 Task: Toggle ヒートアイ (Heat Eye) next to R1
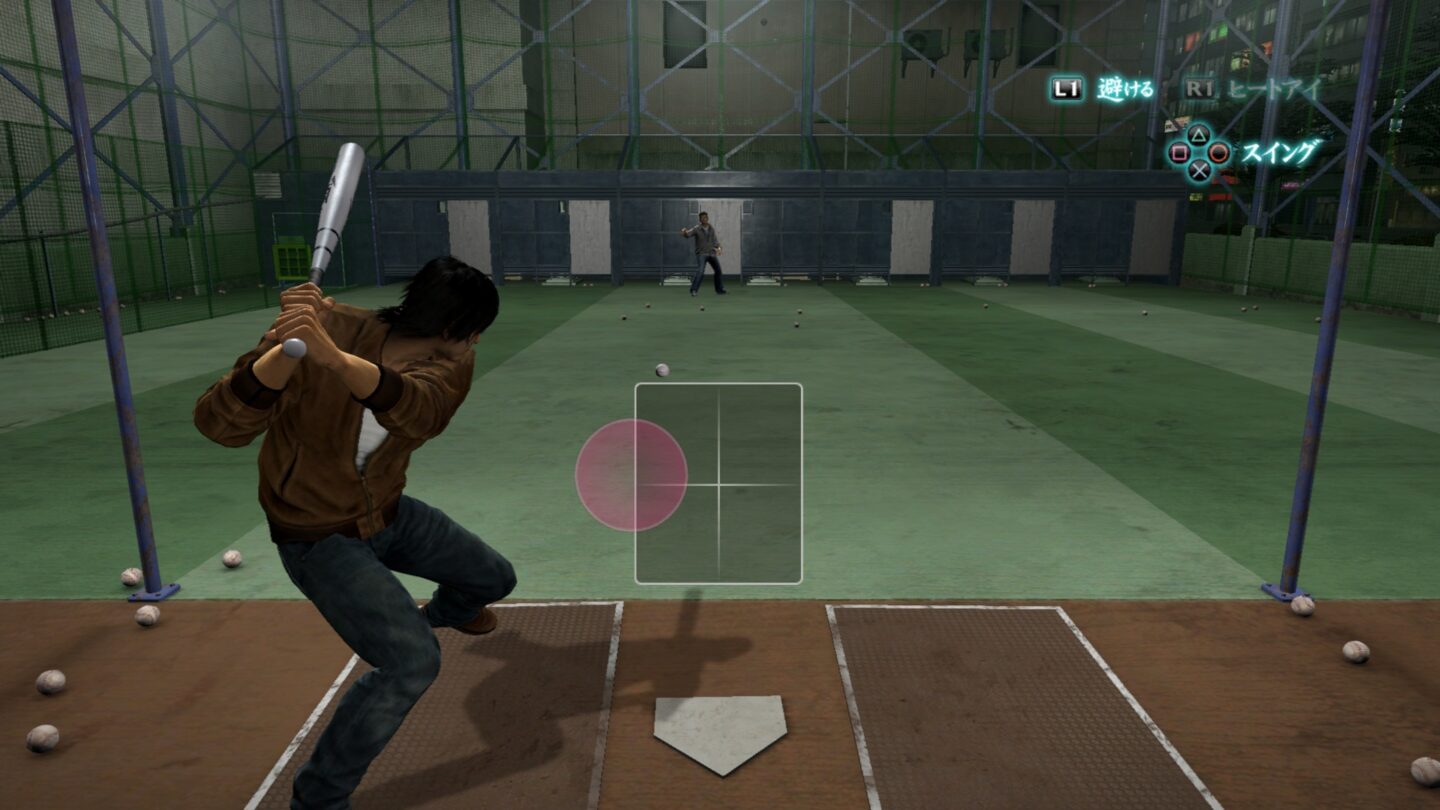[1272, 89]
